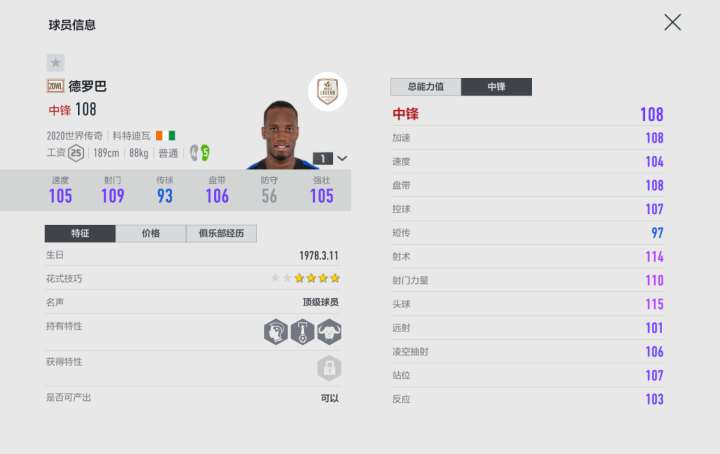
Task: Click the head-profile trait icon
Action: 276,332
